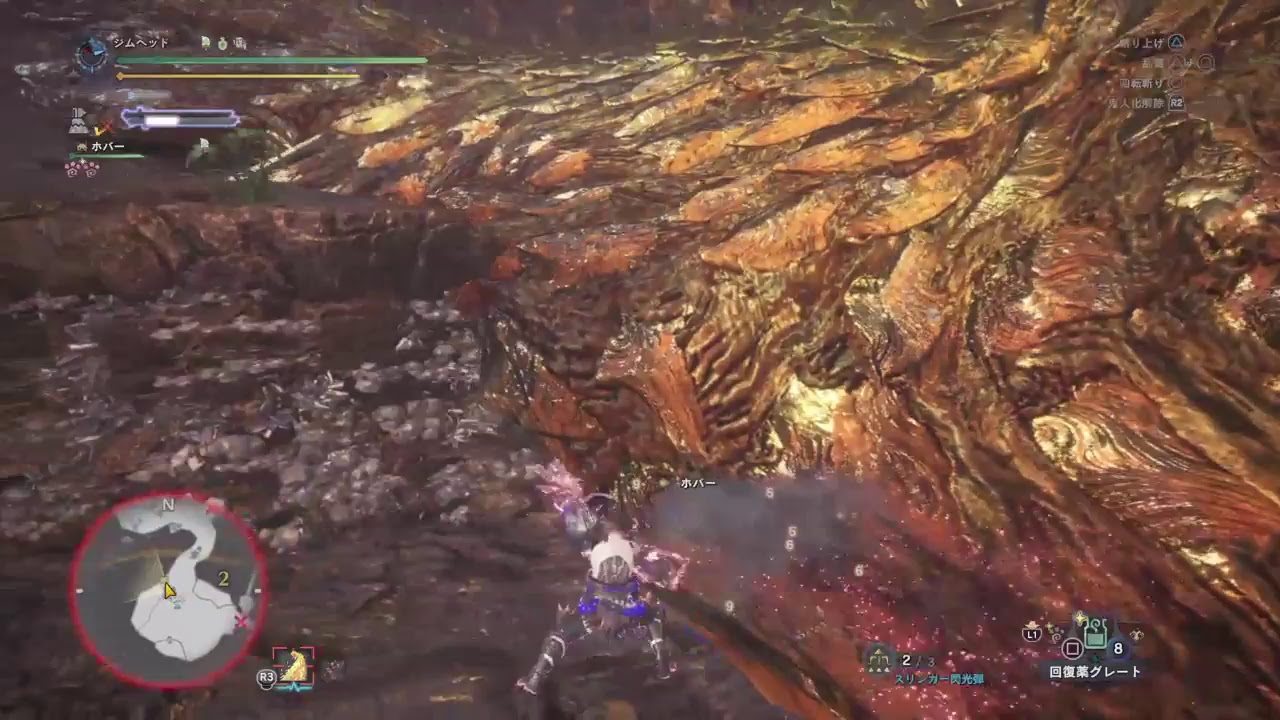This screenshot has width=1280, height=720.
Task: Click the weapon icon beside the sharpness gauge
Action: pos(78,114)
